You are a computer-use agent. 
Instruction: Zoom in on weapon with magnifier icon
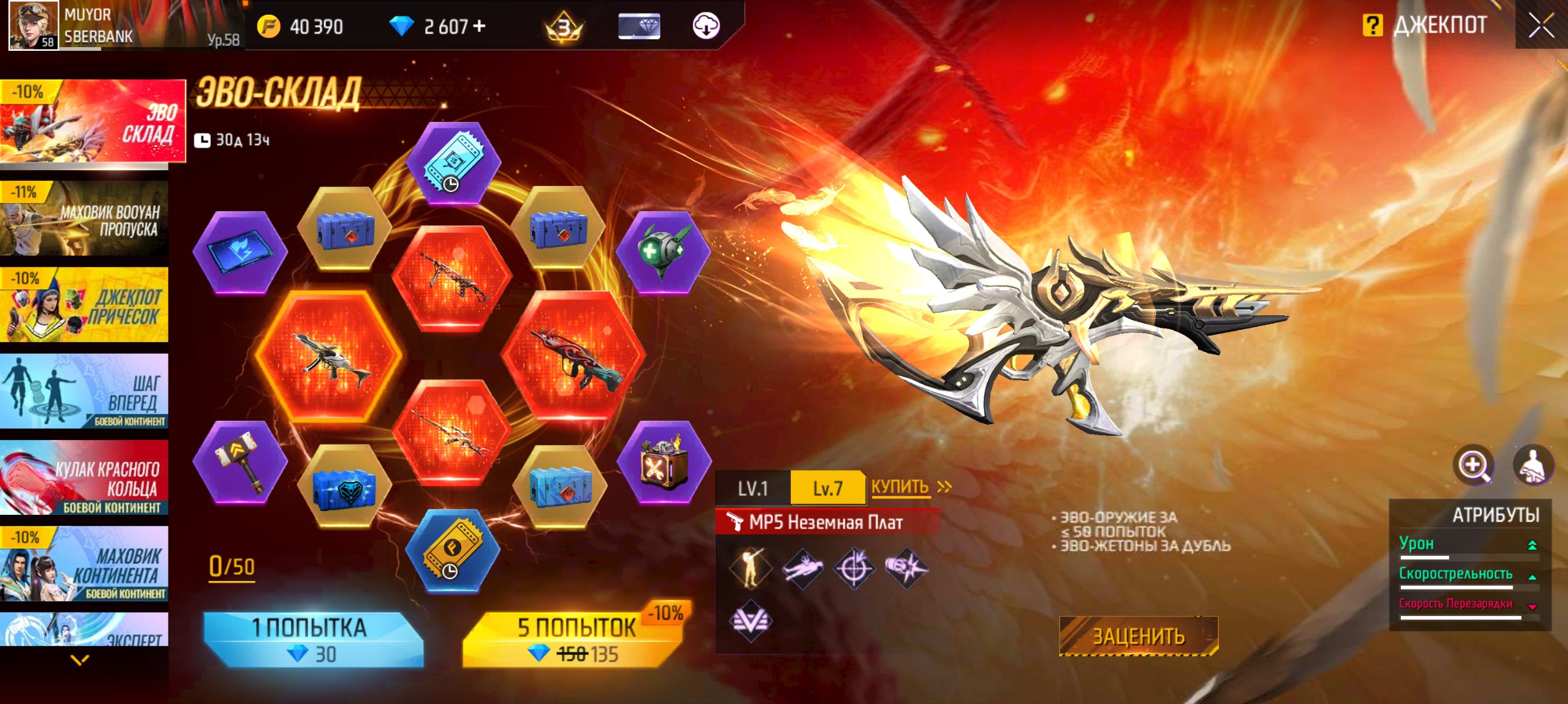(x=1473, y=465)
